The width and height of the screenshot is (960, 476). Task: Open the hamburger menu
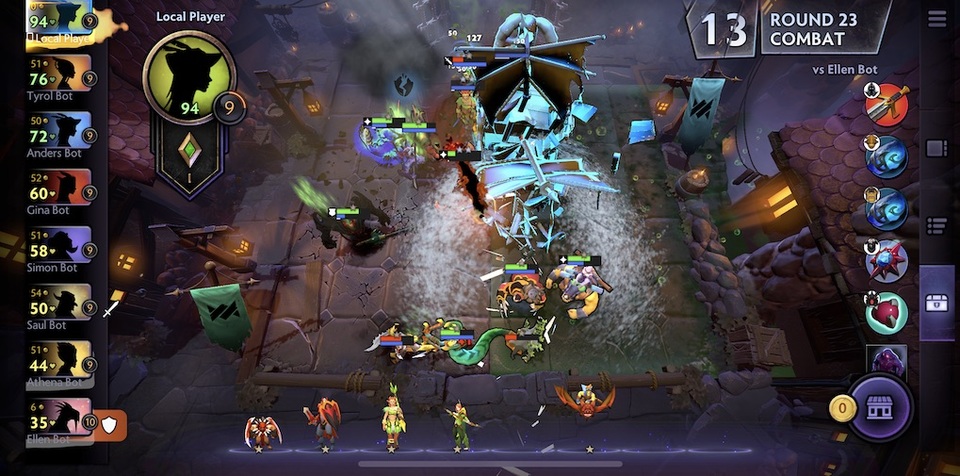[936, 19]
